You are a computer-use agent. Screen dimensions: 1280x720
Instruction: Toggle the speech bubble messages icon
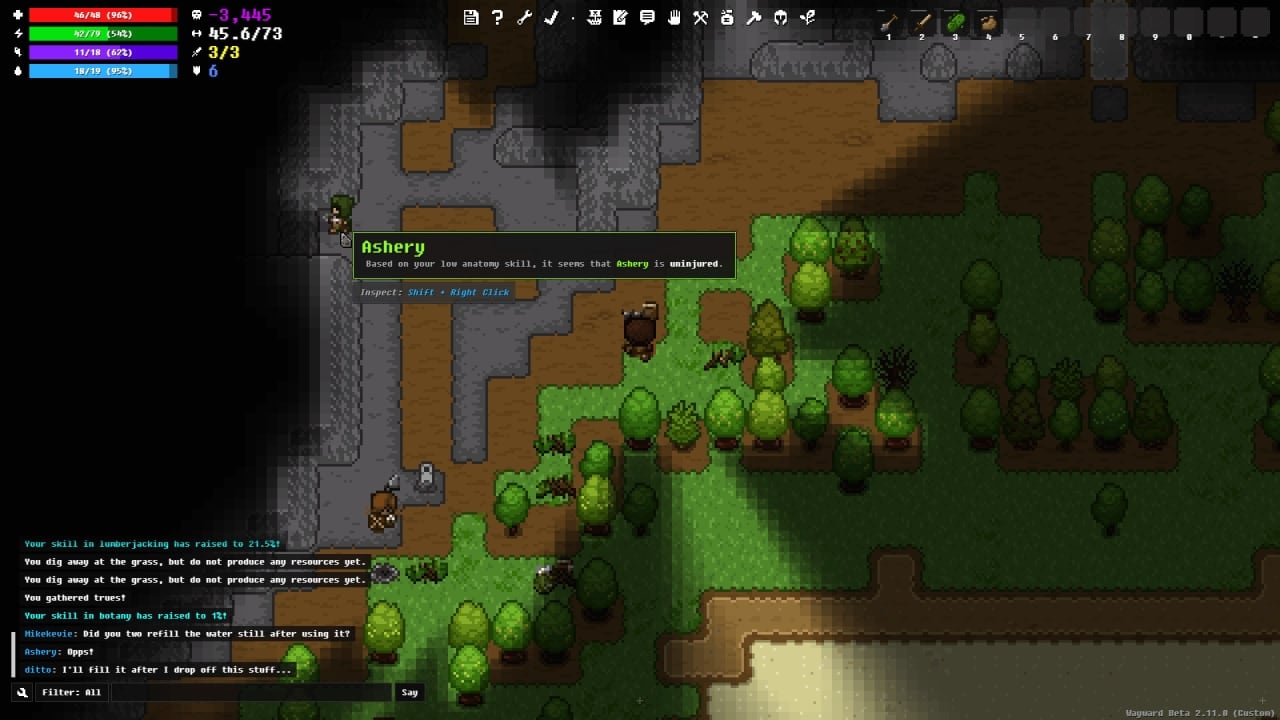(x=647, y=17)
